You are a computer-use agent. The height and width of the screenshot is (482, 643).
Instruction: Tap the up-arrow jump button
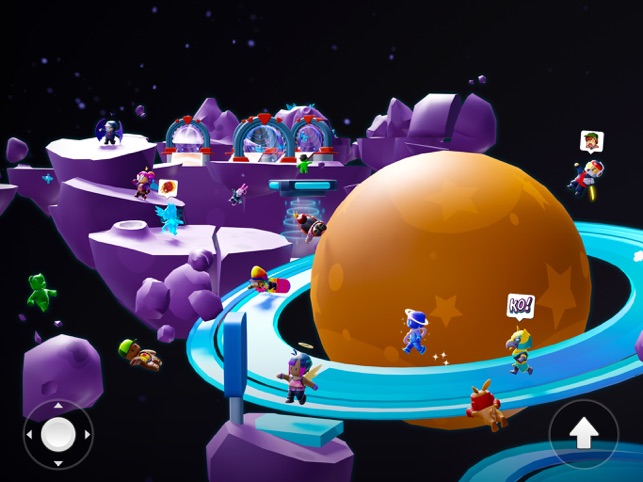point(584,433)
